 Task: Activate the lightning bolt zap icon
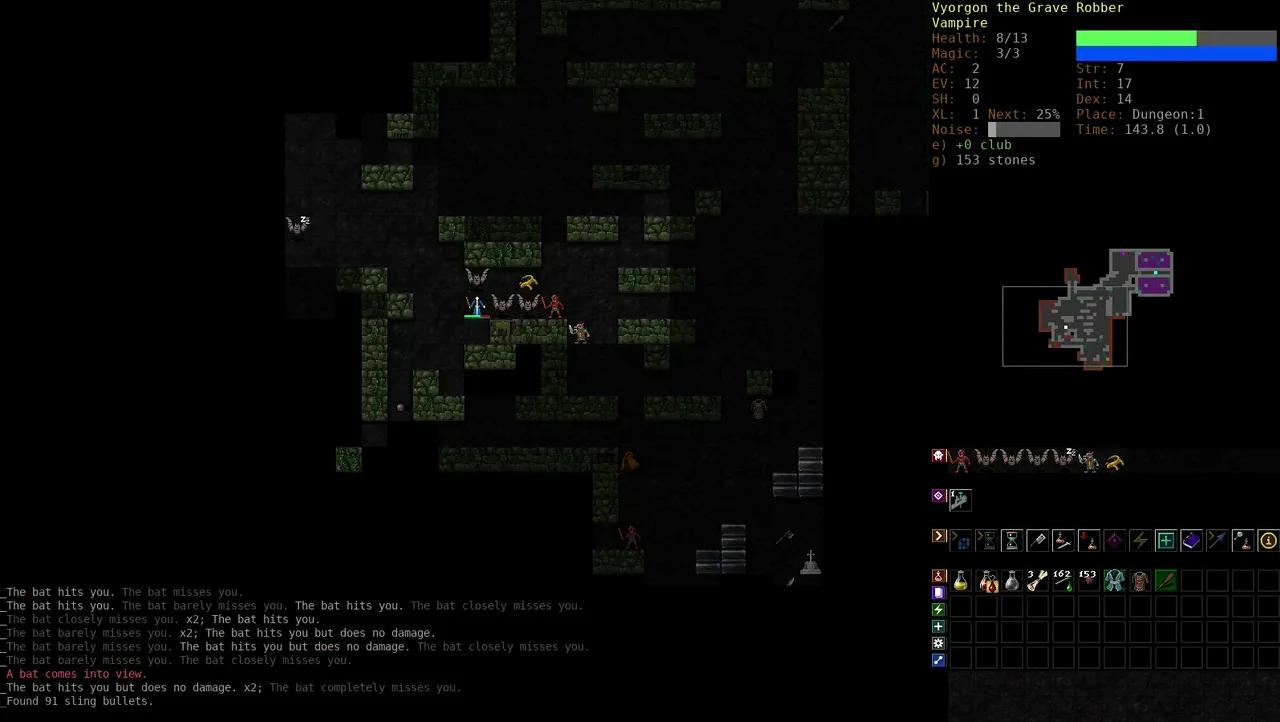pos(1138,540)
